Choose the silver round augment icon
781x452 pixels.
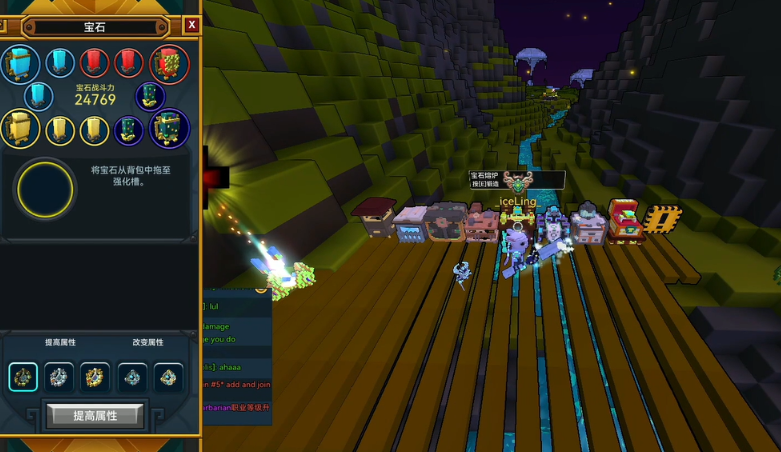(59, 377)
